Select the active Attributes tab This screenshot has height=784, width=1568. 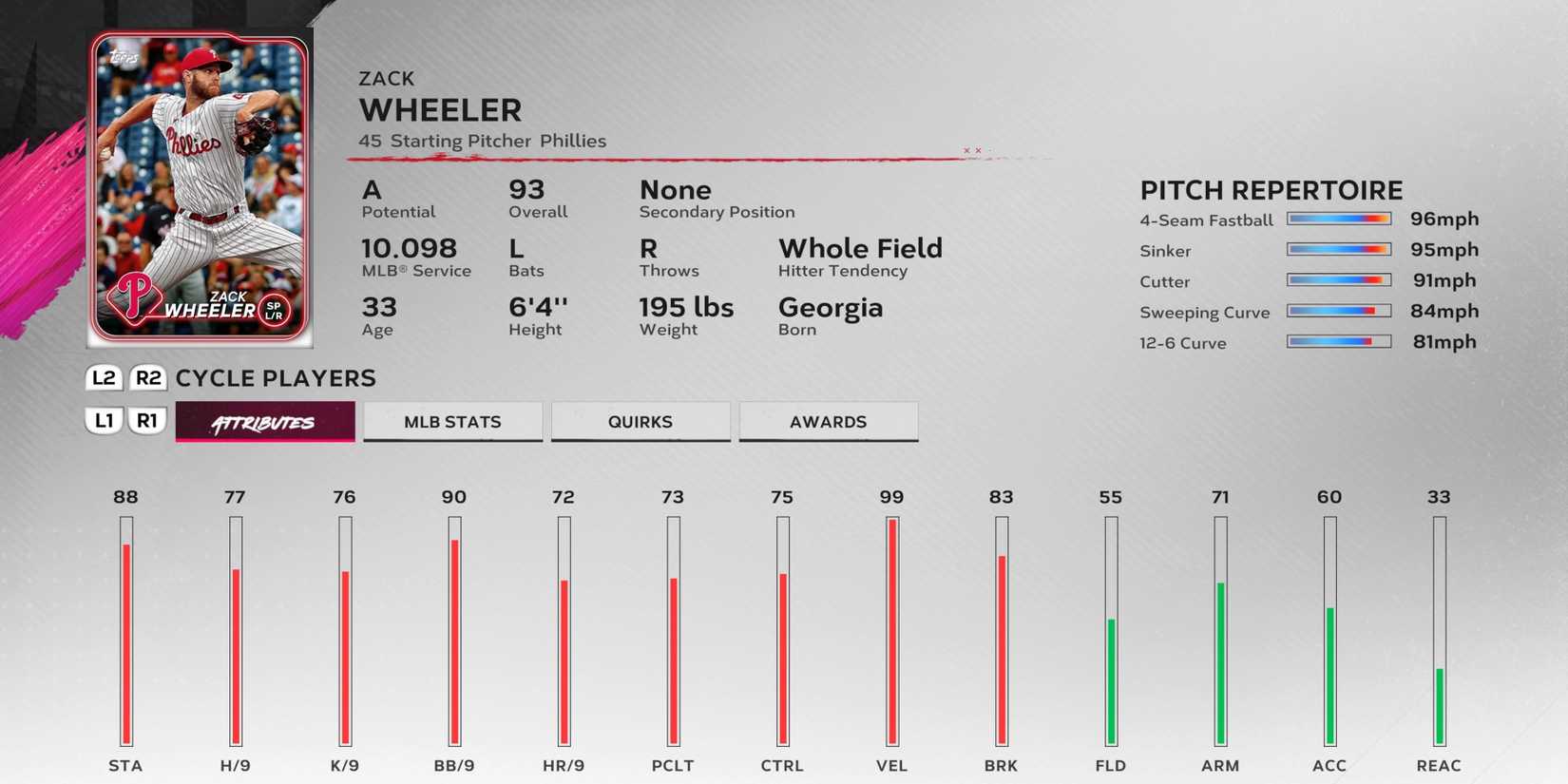[x=264, y=421]
